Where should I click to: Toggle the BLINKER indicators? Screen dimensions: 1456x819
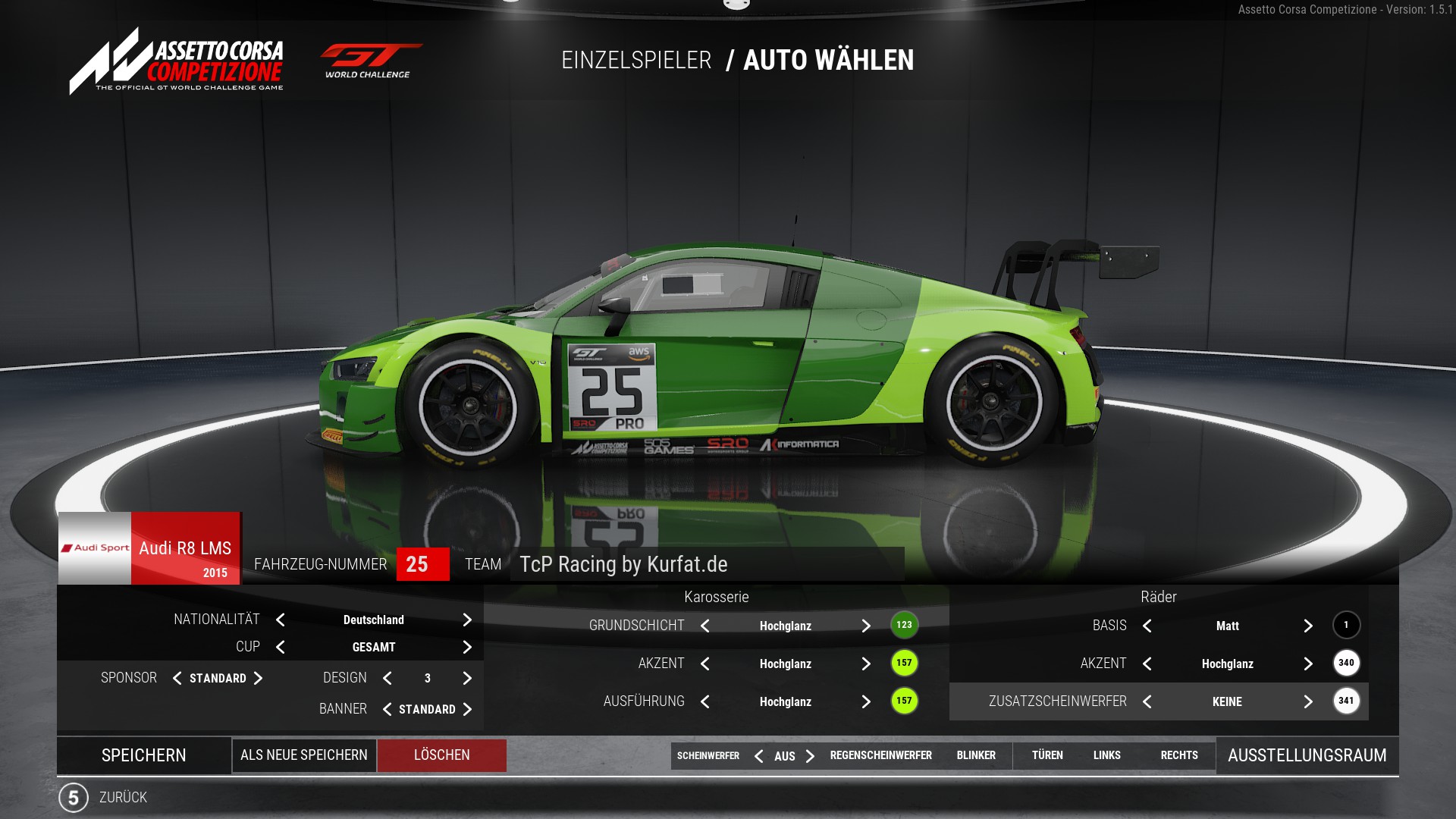[x=976, y=755]
